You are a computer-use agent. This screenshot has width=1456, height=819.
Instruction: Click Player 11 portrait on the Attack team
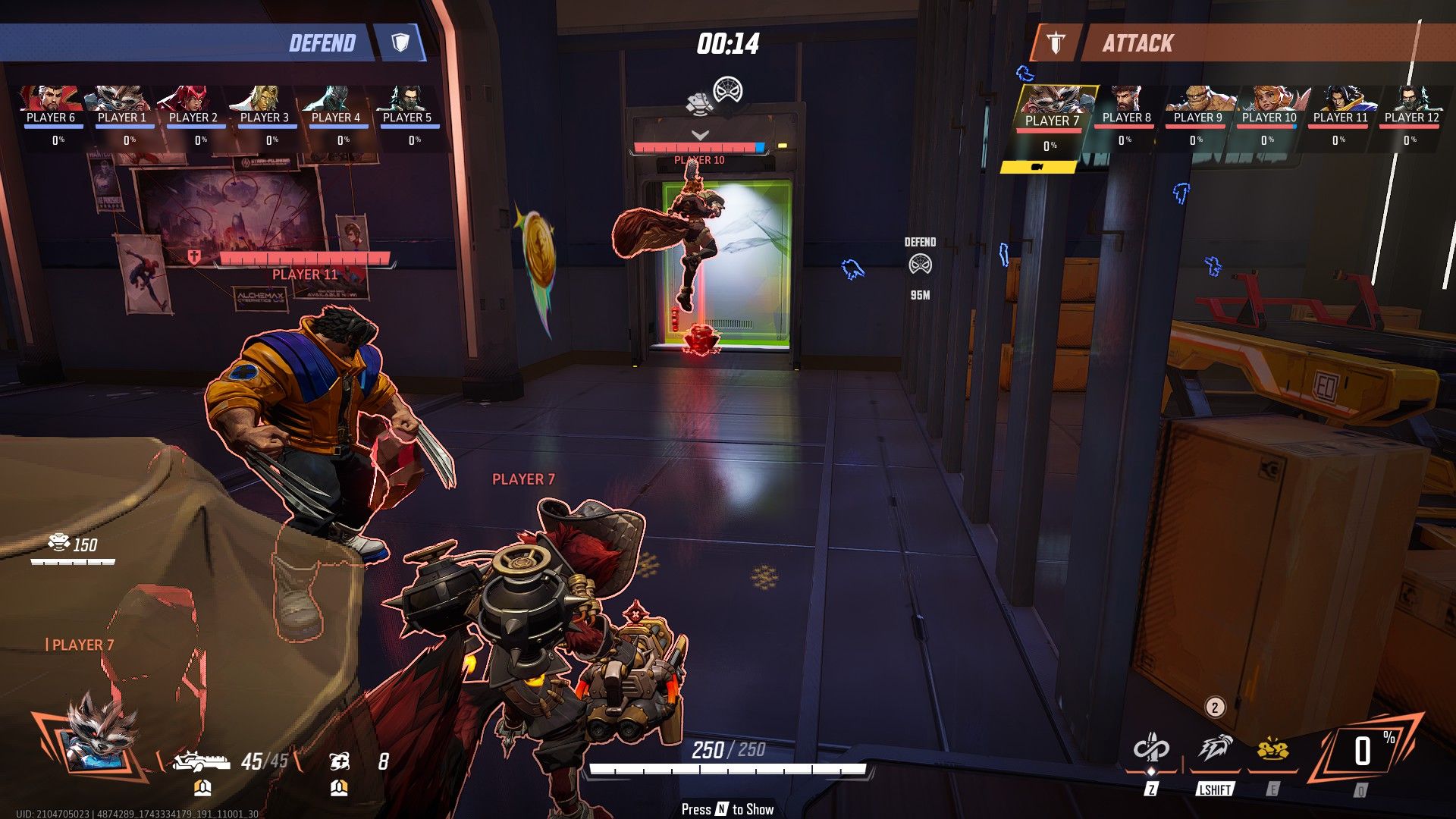pos(1340,99)
